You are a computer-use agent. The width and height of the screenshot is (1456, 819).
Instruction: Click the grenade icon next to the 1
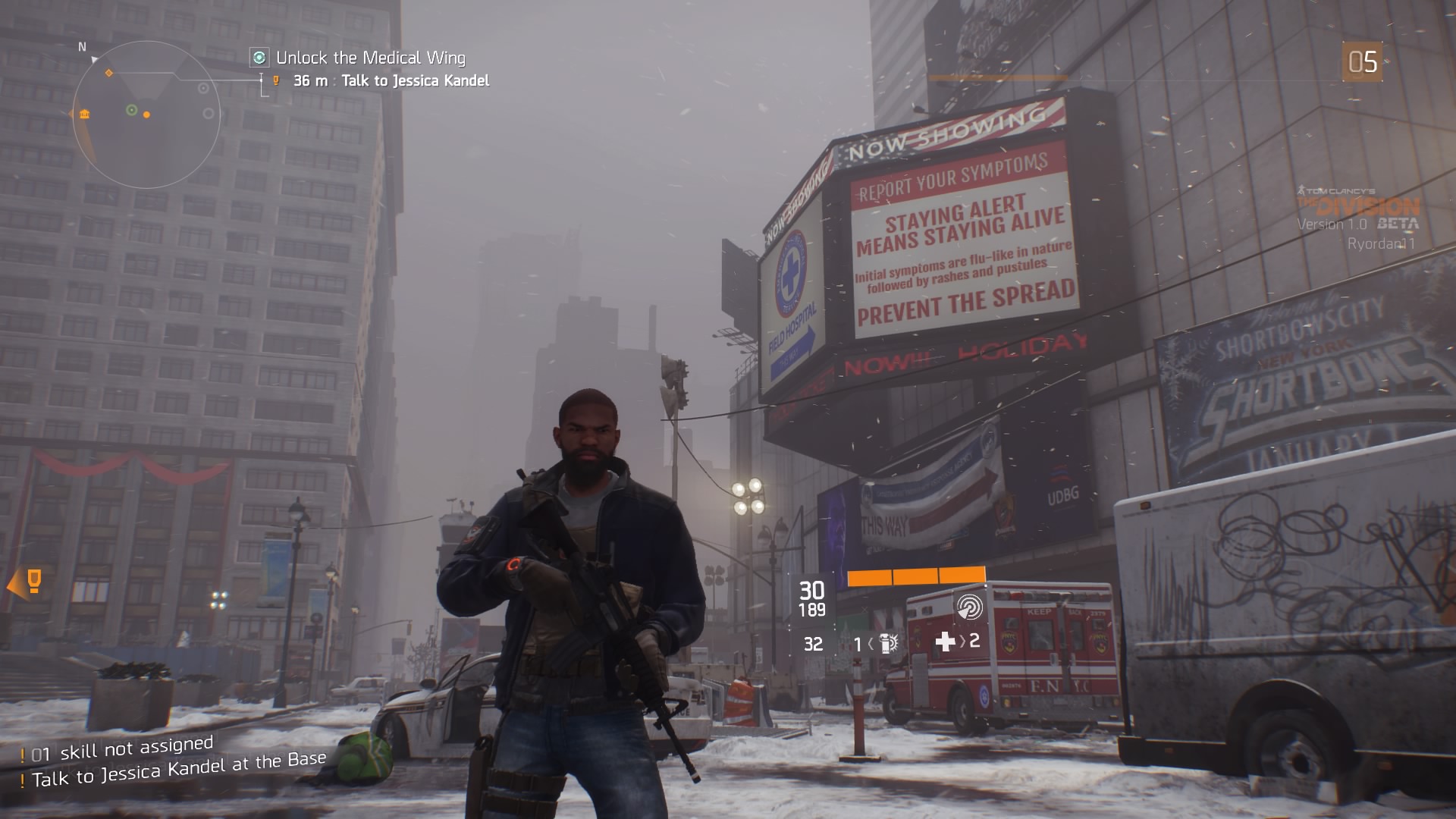[889, 643]
